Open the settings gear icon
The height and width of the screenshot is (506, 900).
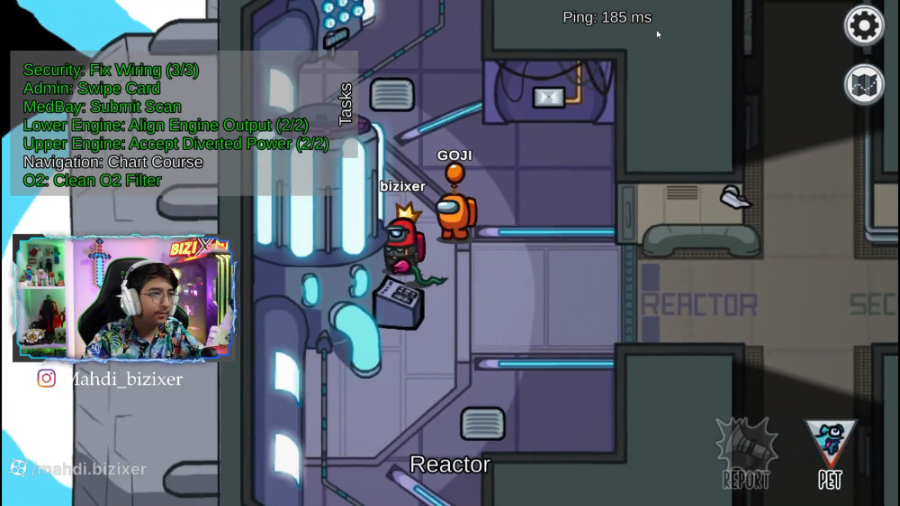tap(864, 25)
